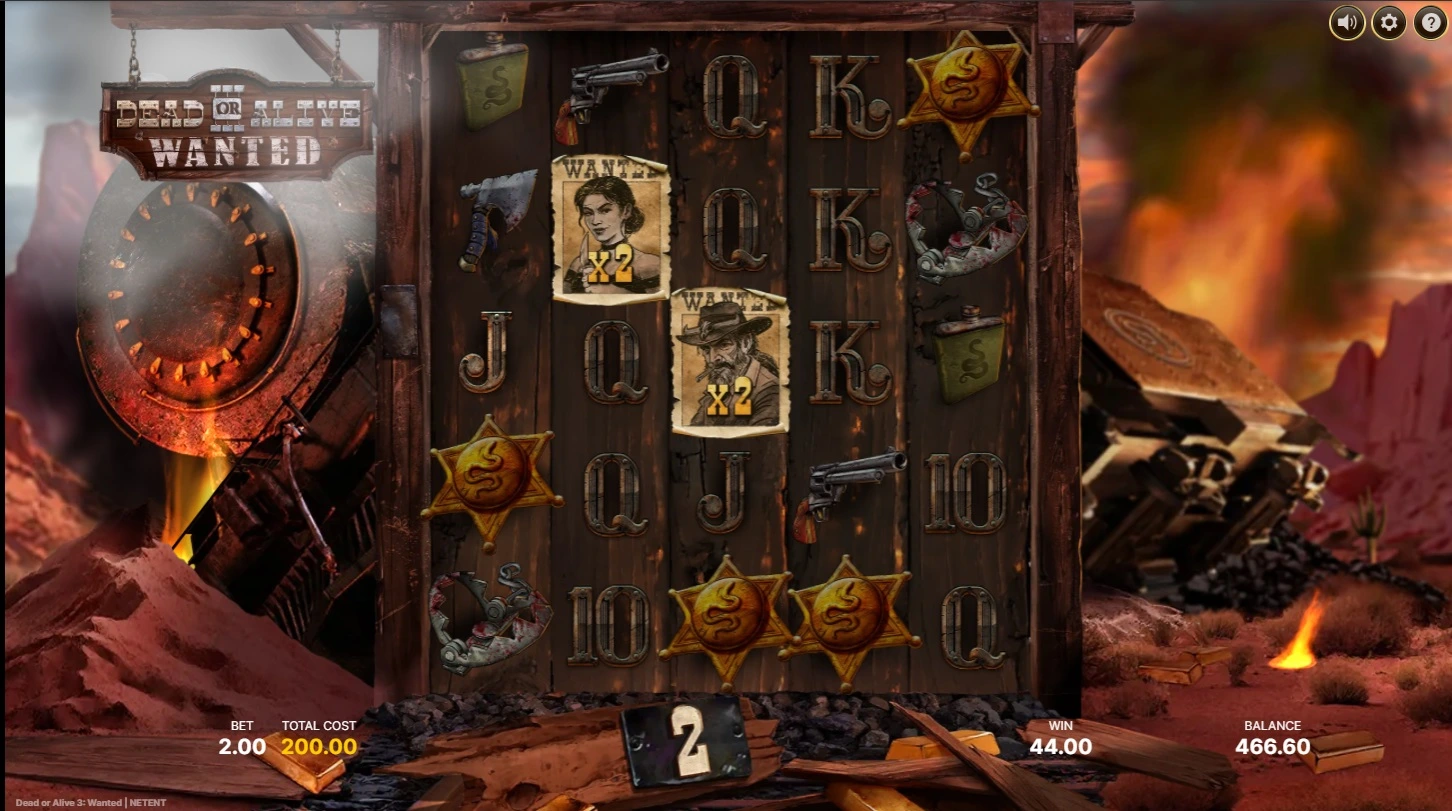Toggle the sound speaker icon

pyautogui.click(x=1346, y=22)
